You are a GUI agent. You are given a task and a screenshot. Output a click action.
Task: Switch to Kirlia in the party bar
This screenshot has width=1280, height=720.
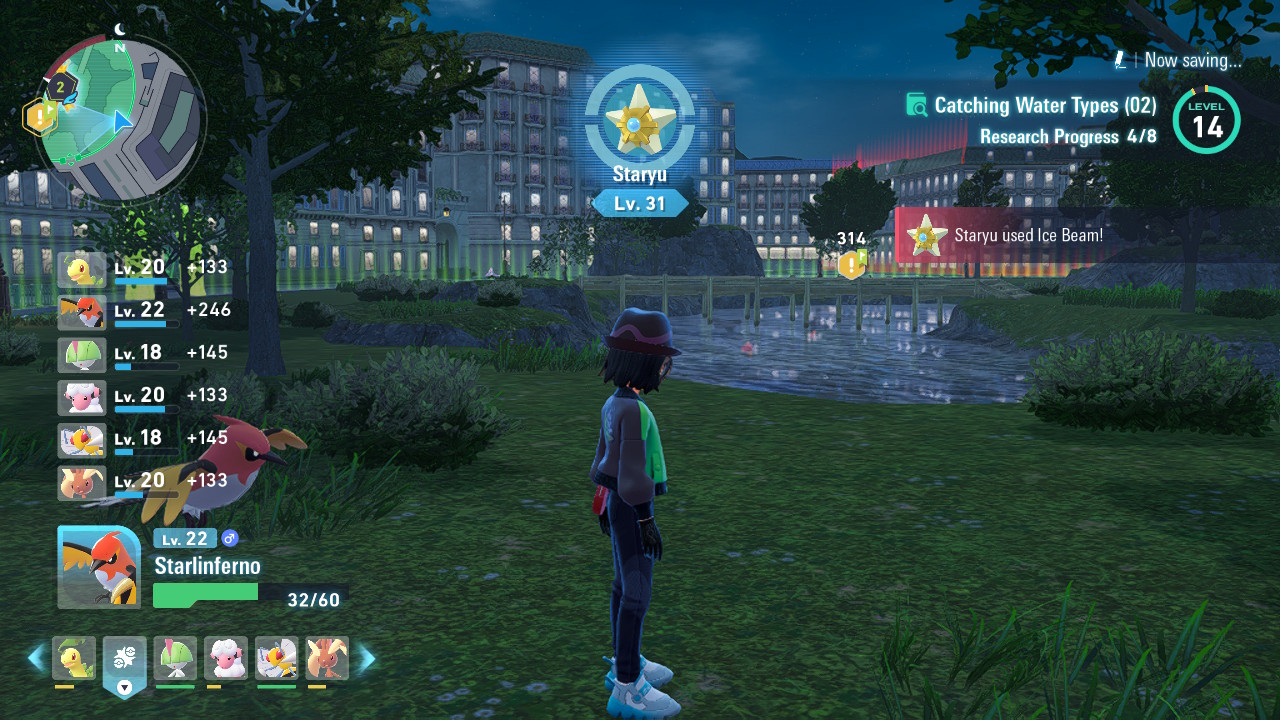(175, 658)
